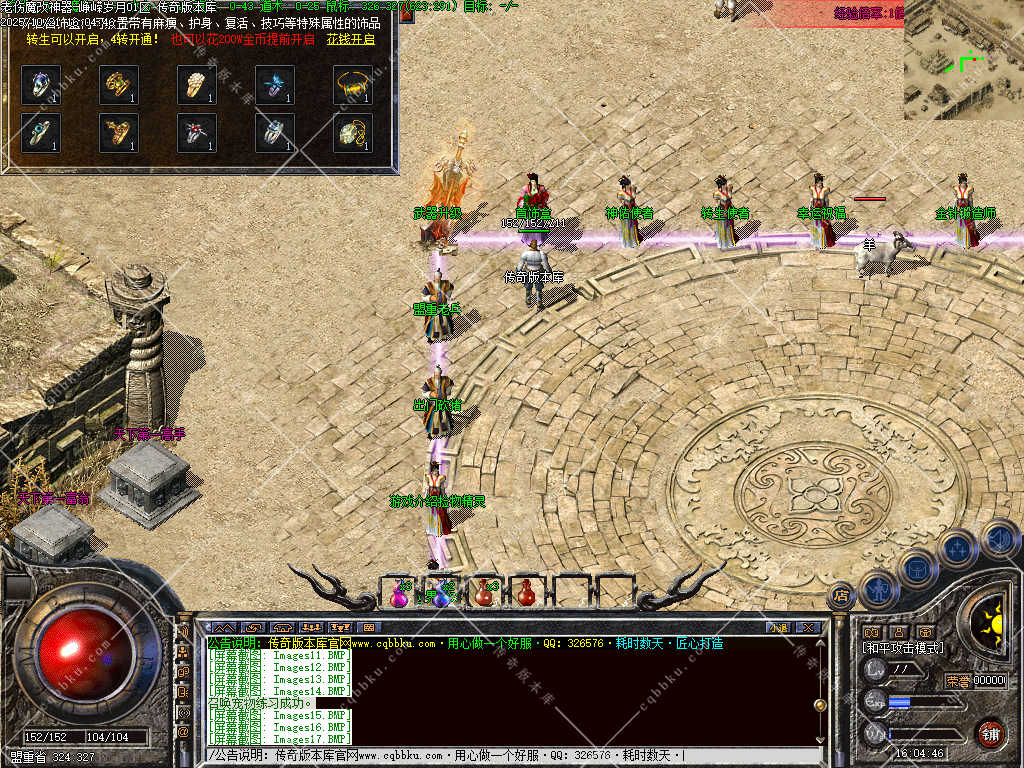The image size is (1024, 768).
Task: Click the red 铺 stall button
Action: point(989,734)
